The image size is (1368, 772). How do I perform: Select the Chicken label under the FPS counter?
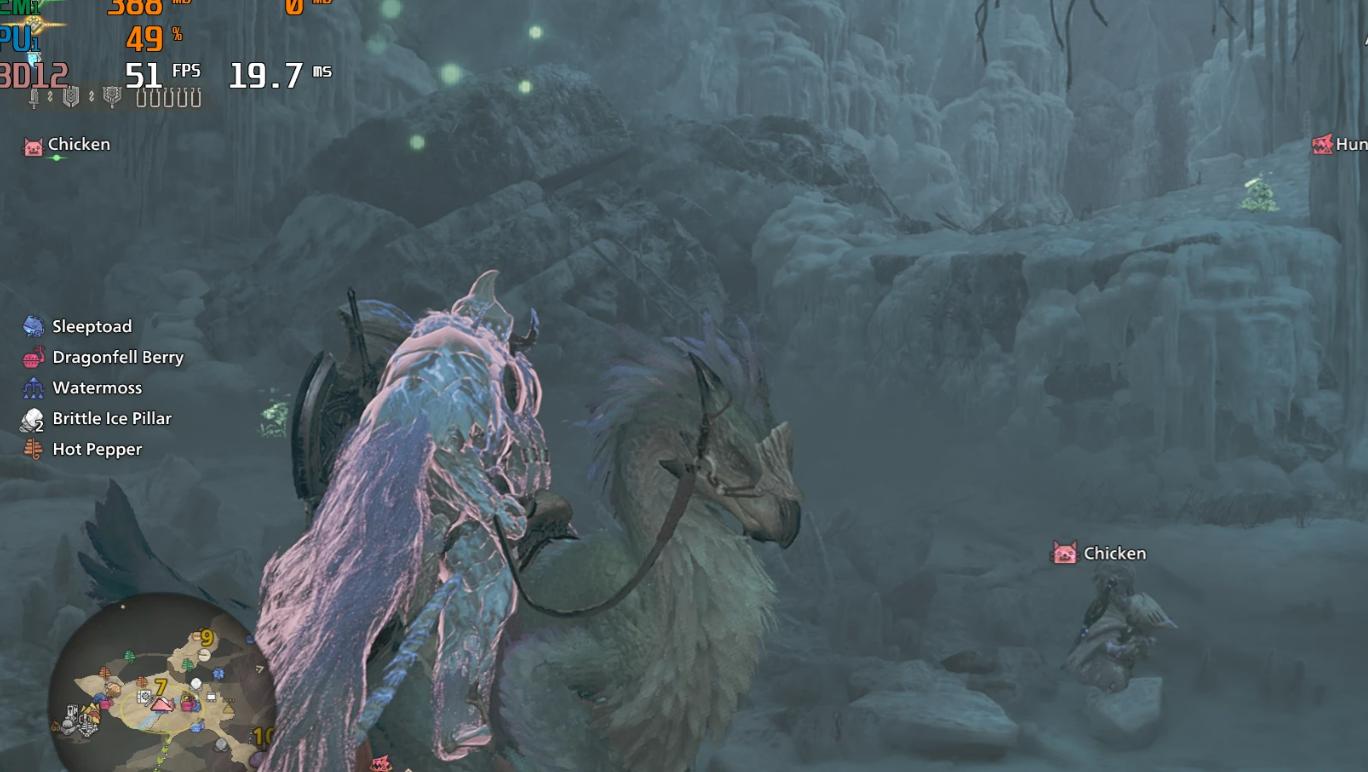(78, 145)
